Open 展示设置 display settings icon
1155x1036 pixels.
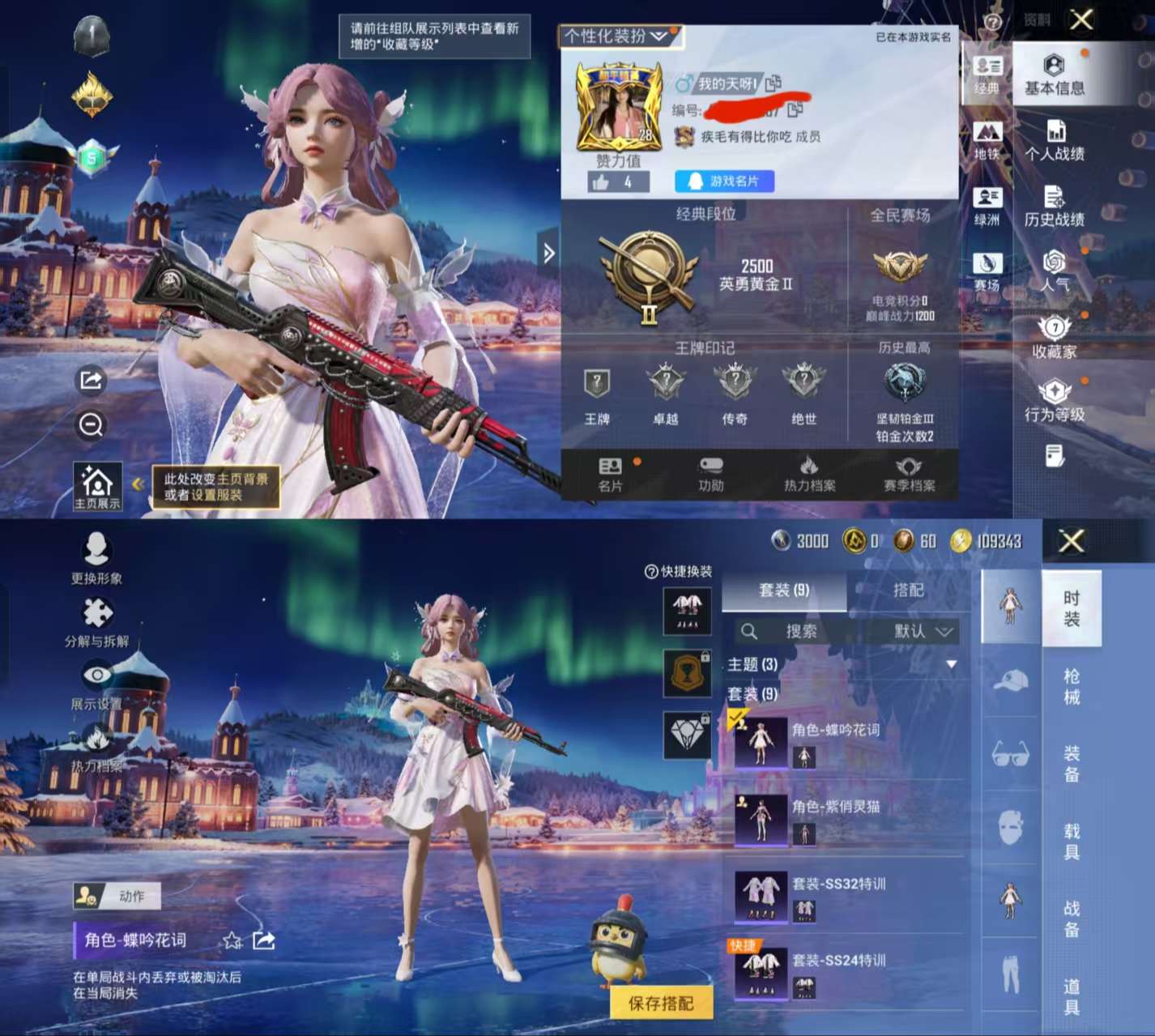(x=97, y=674)
